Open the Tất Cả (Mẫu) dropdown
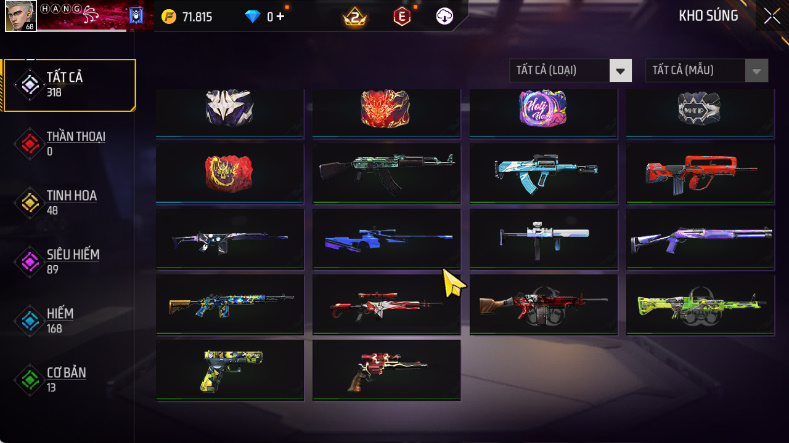 click(708, 71)
